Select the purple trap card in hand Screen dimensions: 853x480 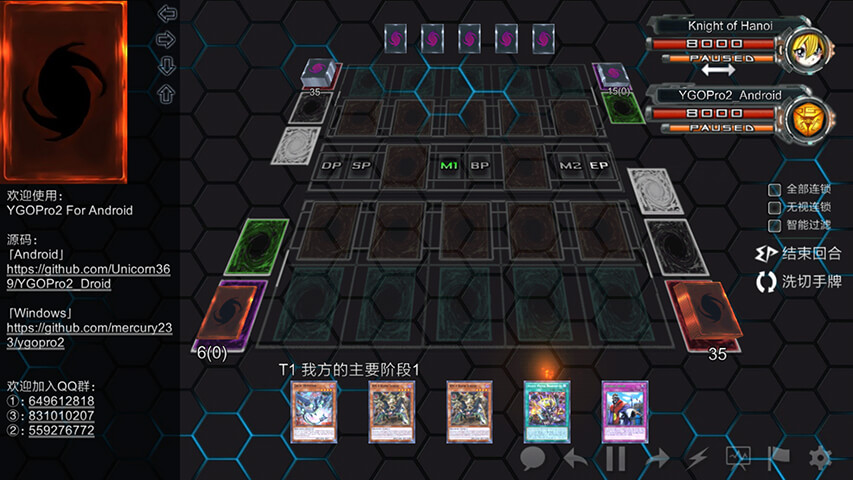(622, 411)
